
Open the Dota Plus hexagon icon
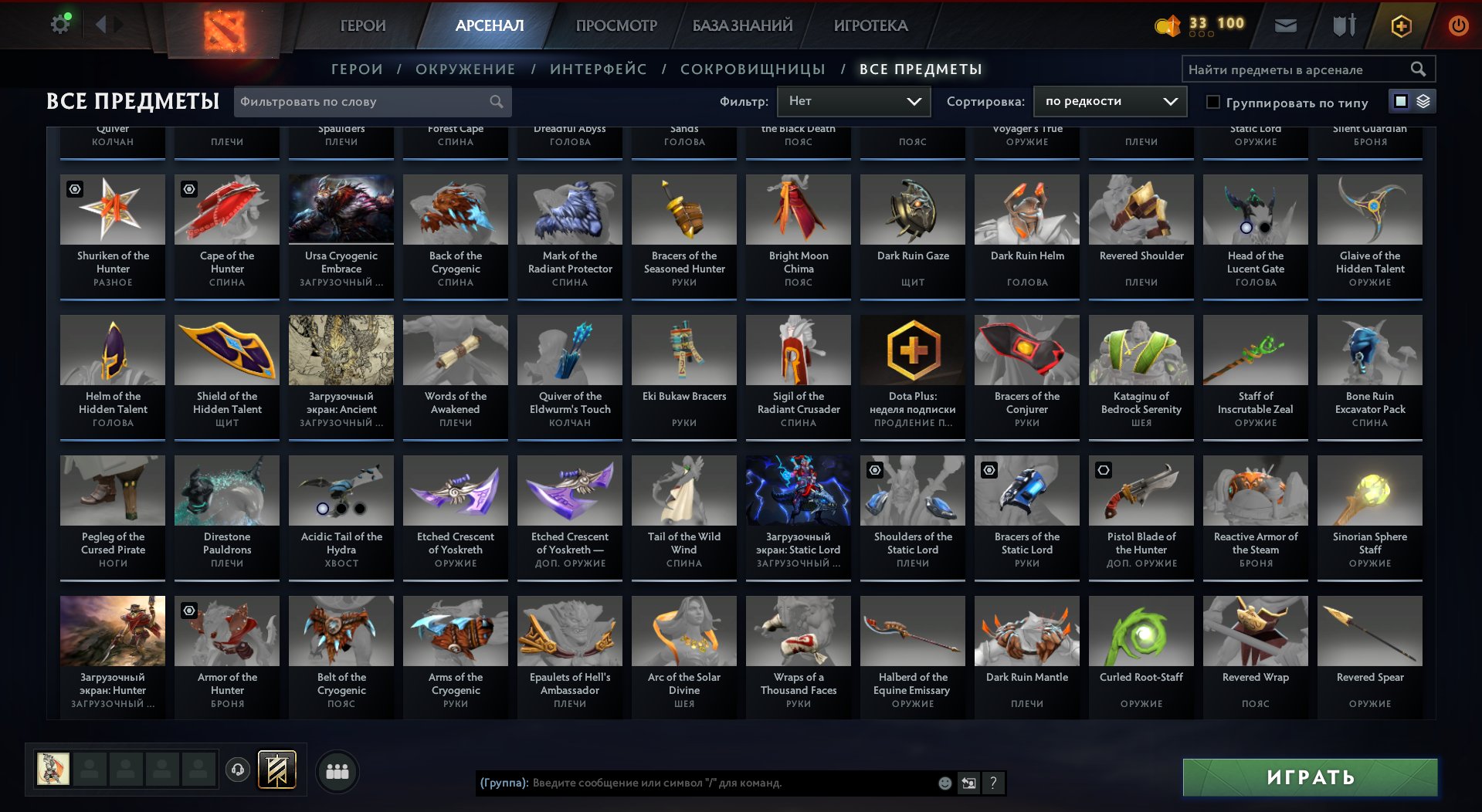[1401, 25]
